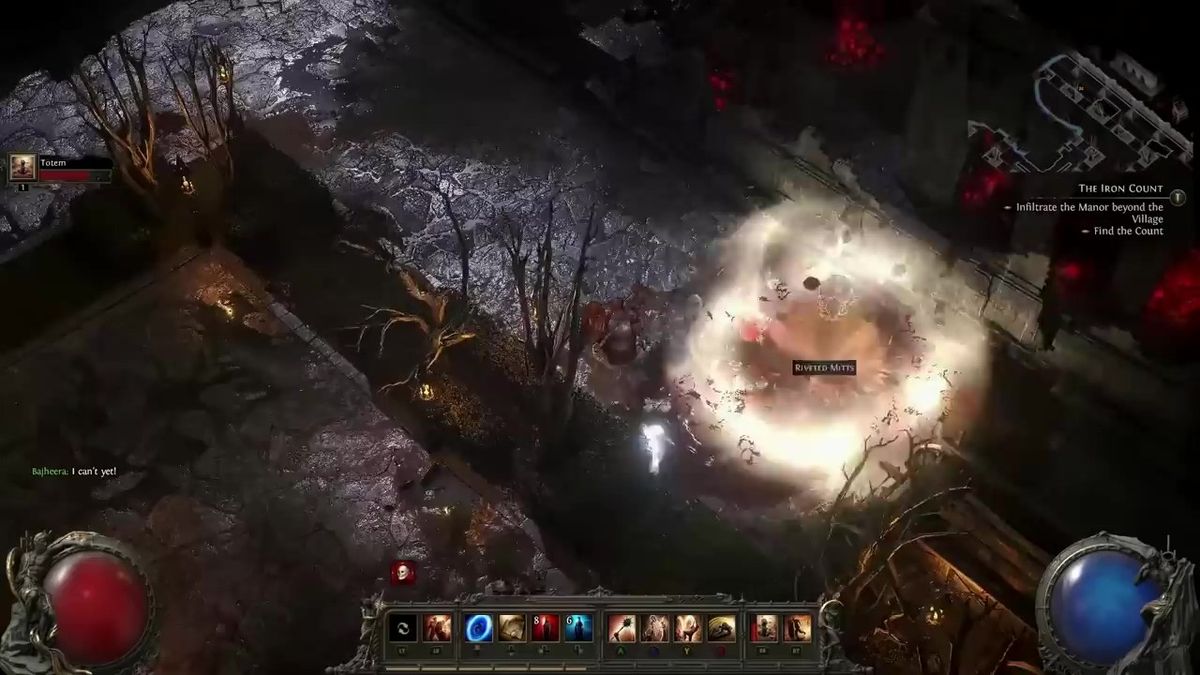Viewport: 1200px width, 675px height.
Task: Select the Totem portrait icon
Action: click(x=22, y=167)
